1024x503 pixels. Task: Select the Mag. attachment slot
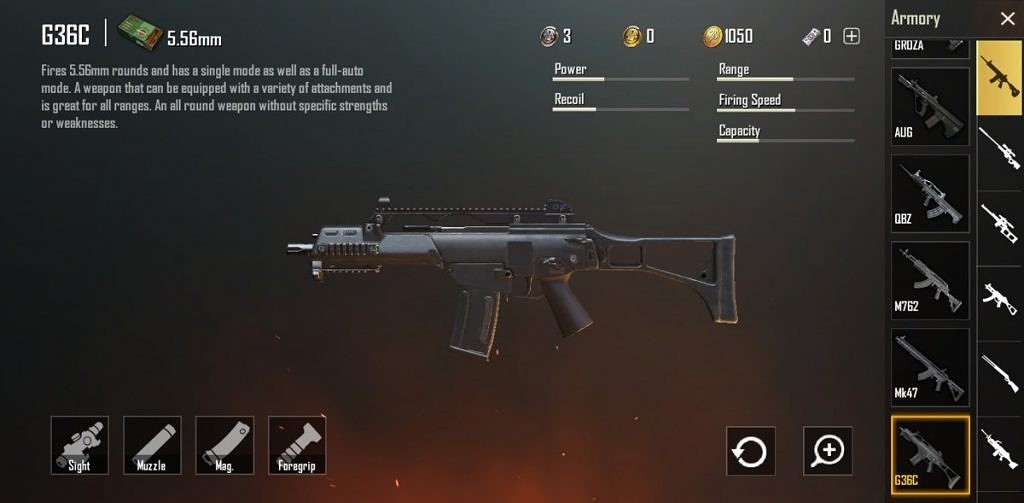coord(224,445)
